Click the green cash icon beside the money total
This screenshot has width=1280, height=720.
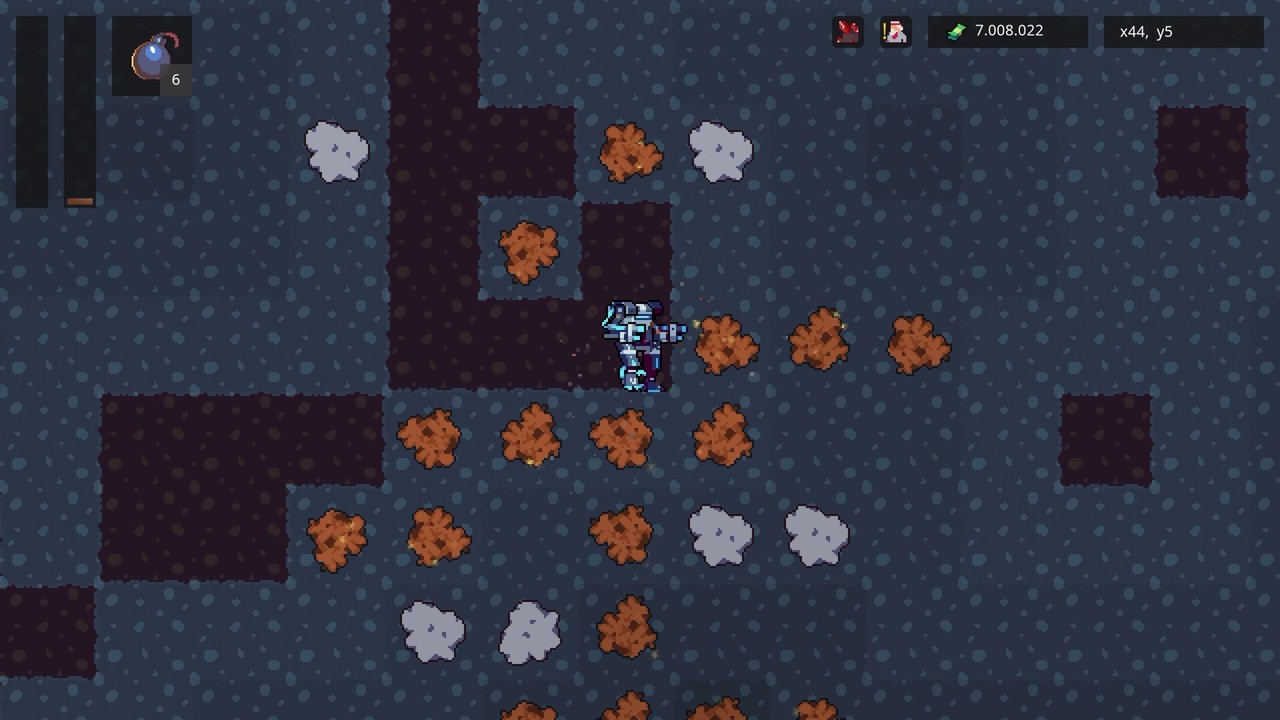coord(957,31)
